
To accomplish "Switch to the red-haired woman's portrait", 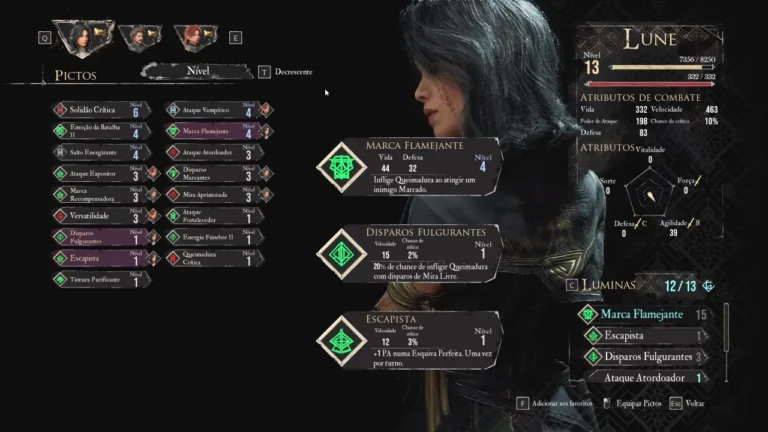I will tap(191, 38).
